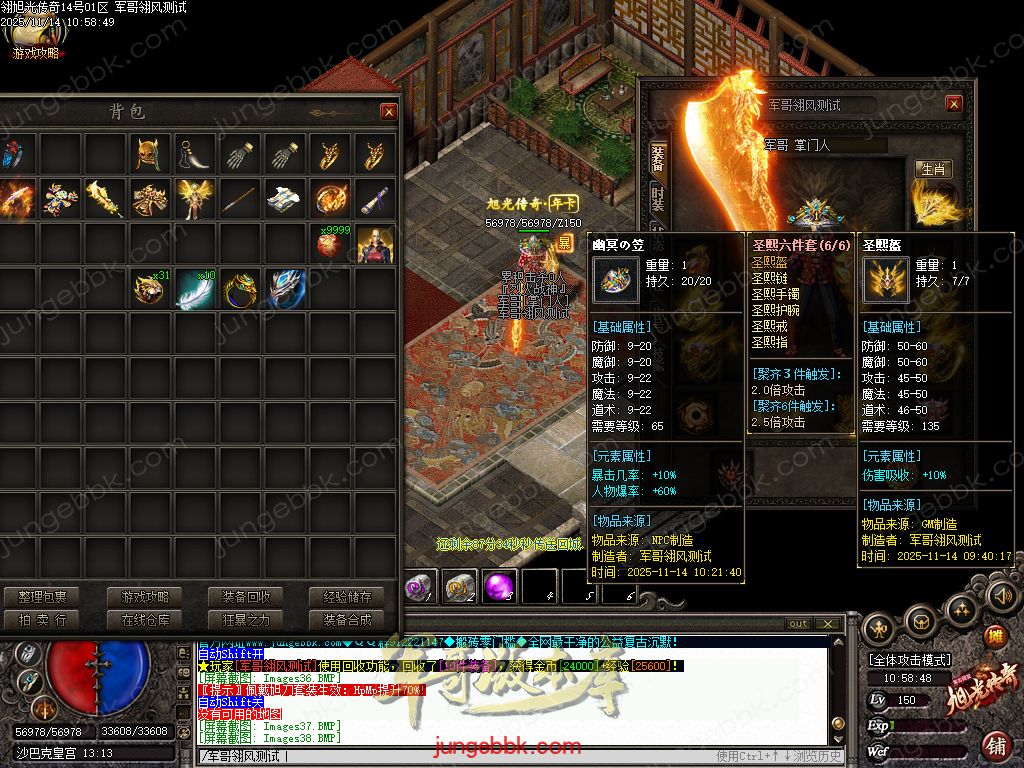Open the 经验储存 experience storage

pyautogui.click(x=347, y=597)
